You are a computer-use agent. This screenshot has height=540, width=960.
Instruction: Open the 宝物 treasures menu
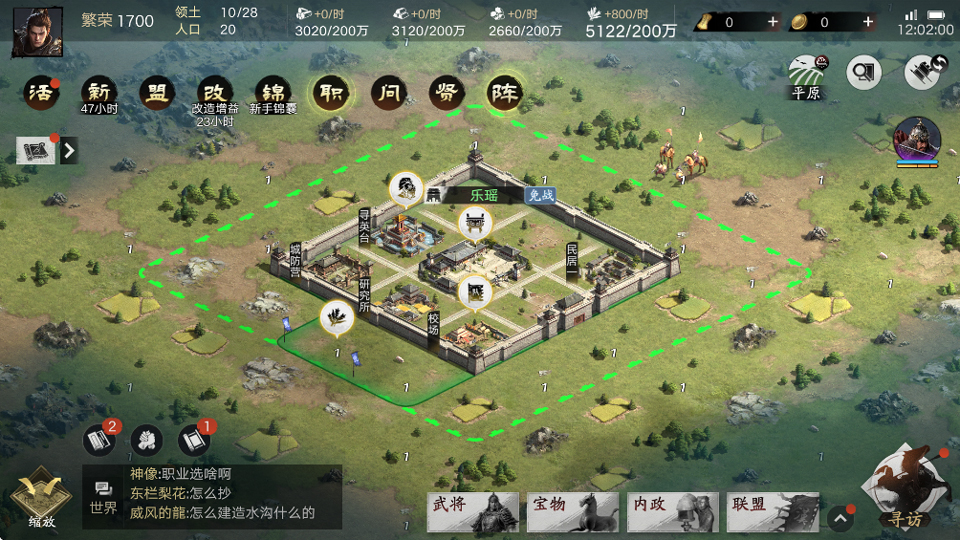573,511
